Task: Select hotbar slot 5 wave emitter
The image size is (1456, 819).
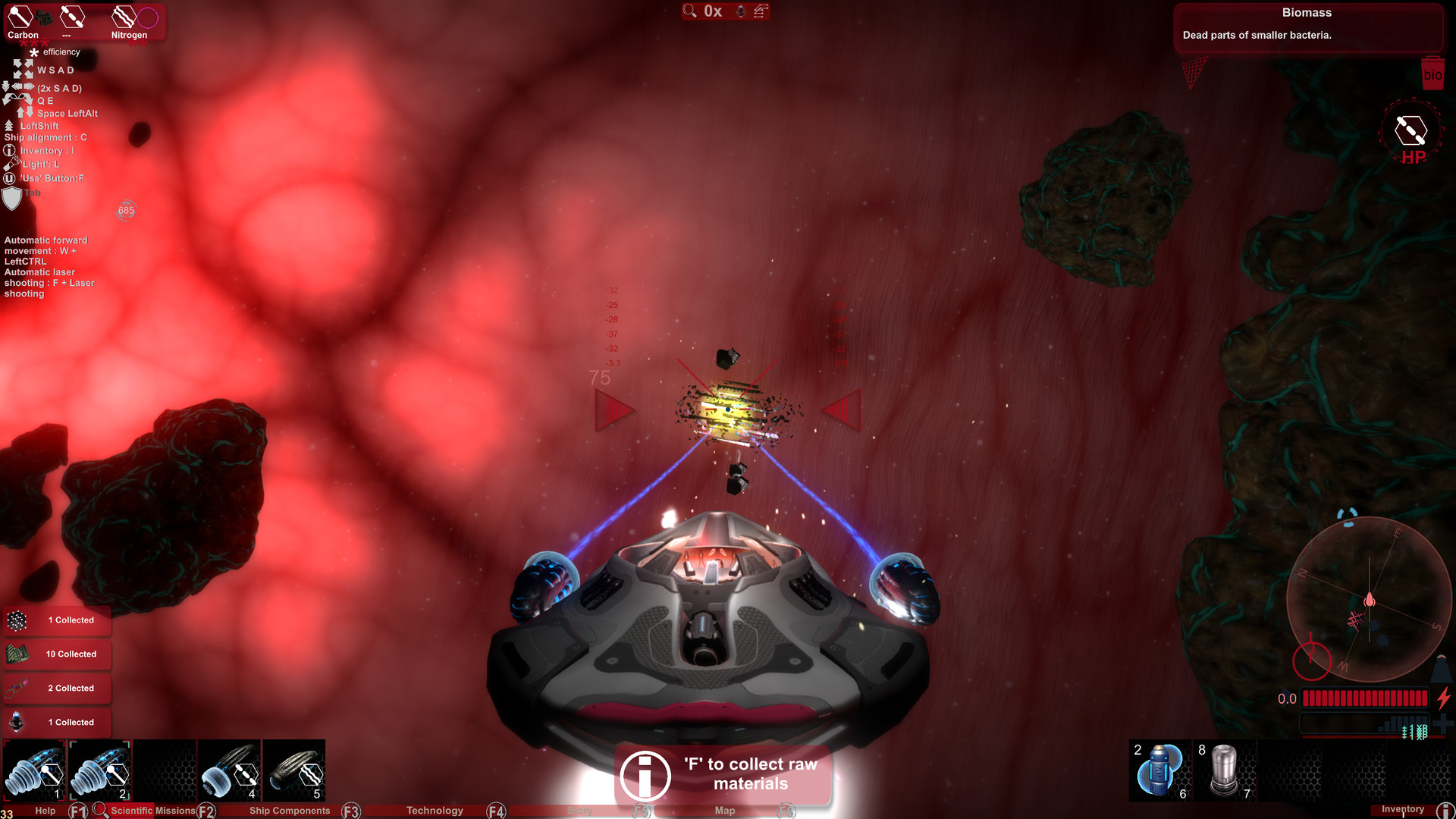Action: [x=294, y=771]
